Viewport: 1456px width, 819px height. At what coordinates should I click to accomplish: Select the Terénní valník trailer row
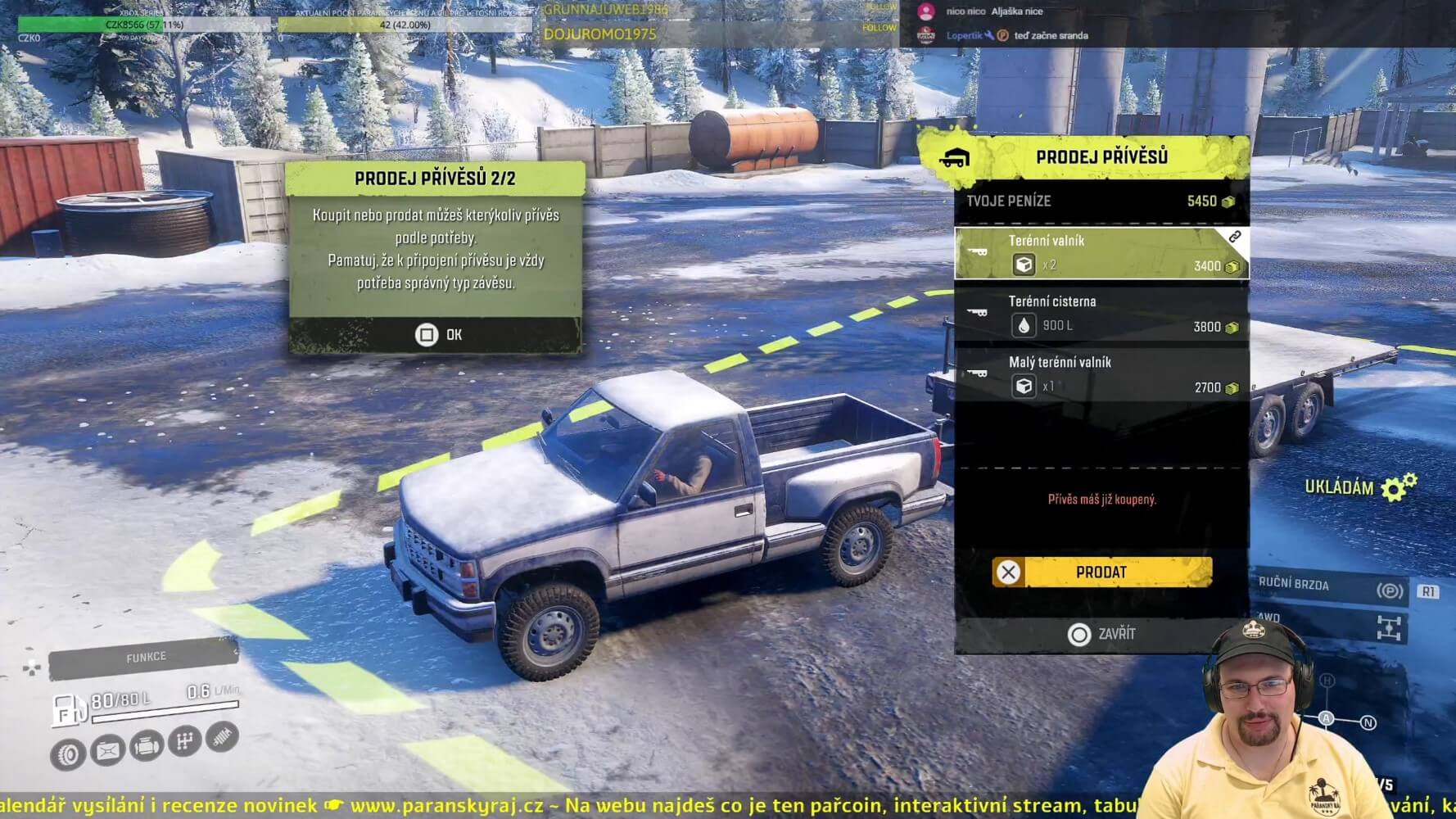[1101, 253]
